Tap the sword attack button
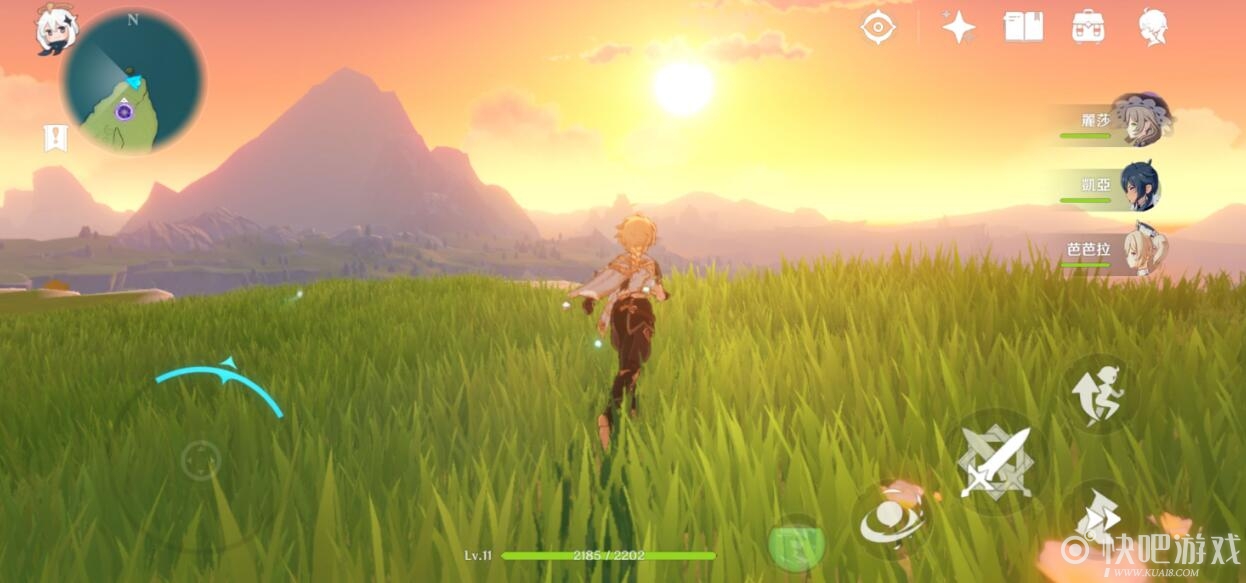Image resolution: width=1246 pixels, height=583 pixels. point(996,462)
